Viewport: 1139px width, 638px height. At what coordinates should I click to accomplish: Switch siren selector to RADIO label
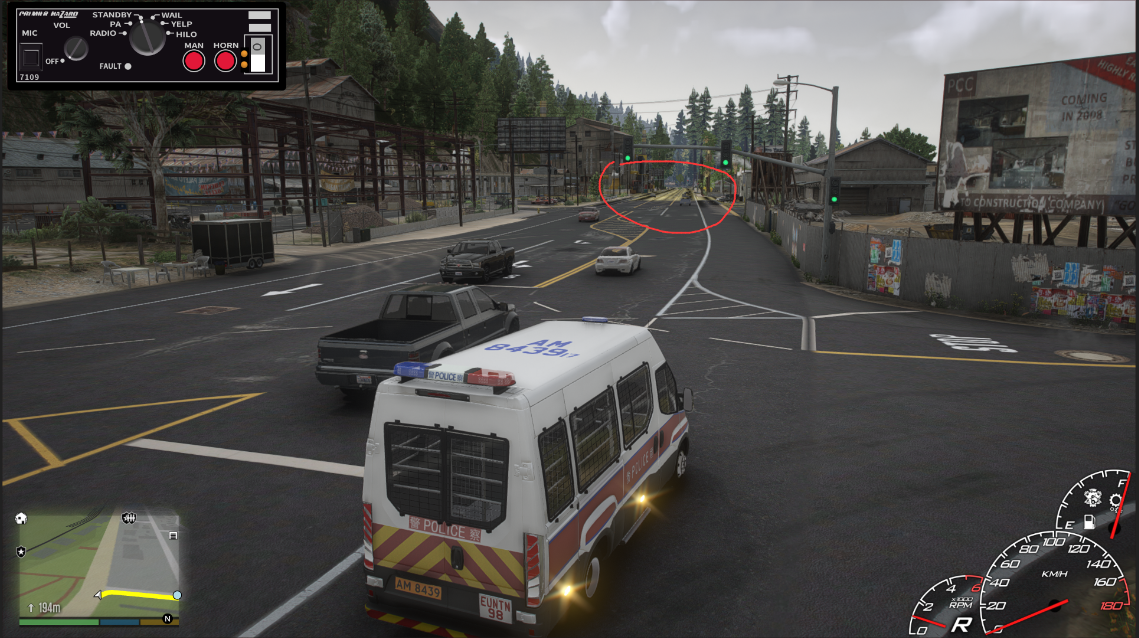click(x=103, y=33)
